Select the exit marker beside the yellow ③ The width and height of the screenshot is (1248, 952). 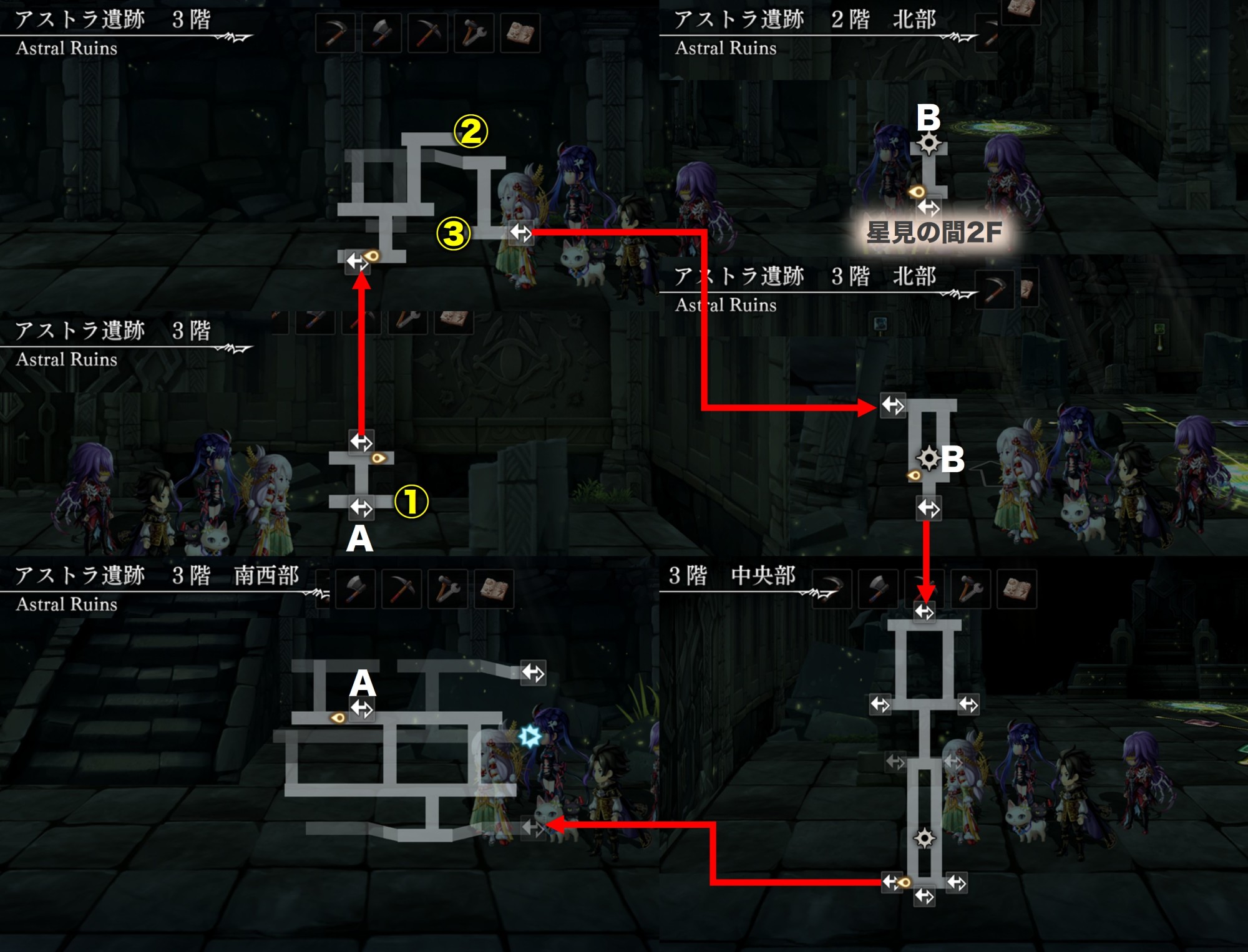click(520, 233)
